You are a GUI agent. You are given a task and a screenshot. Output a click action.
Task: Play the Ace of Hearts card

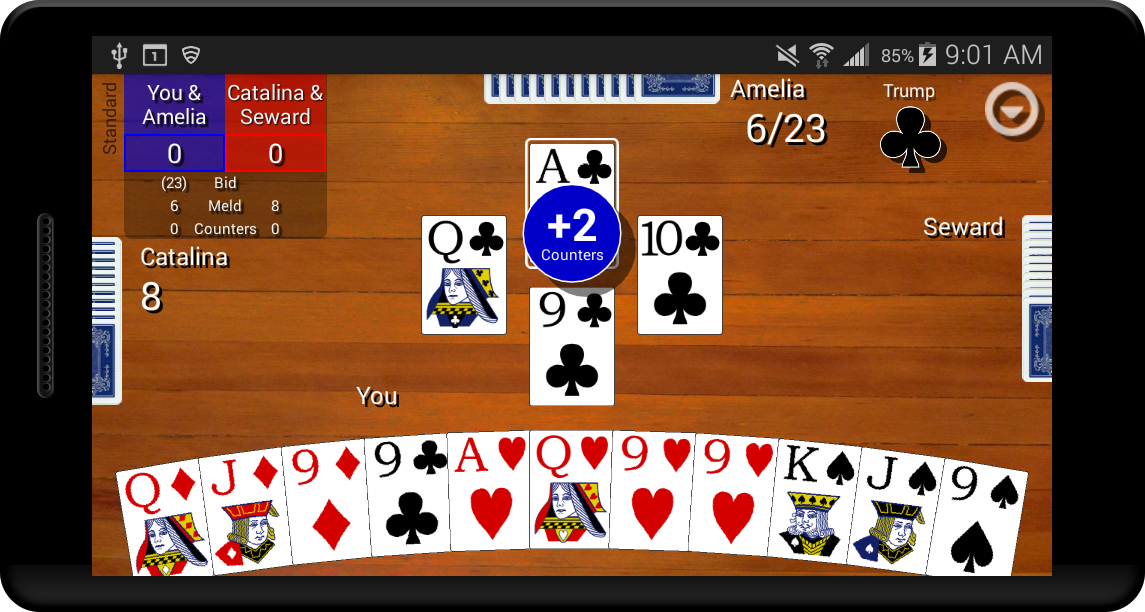(x=487, y=492)
